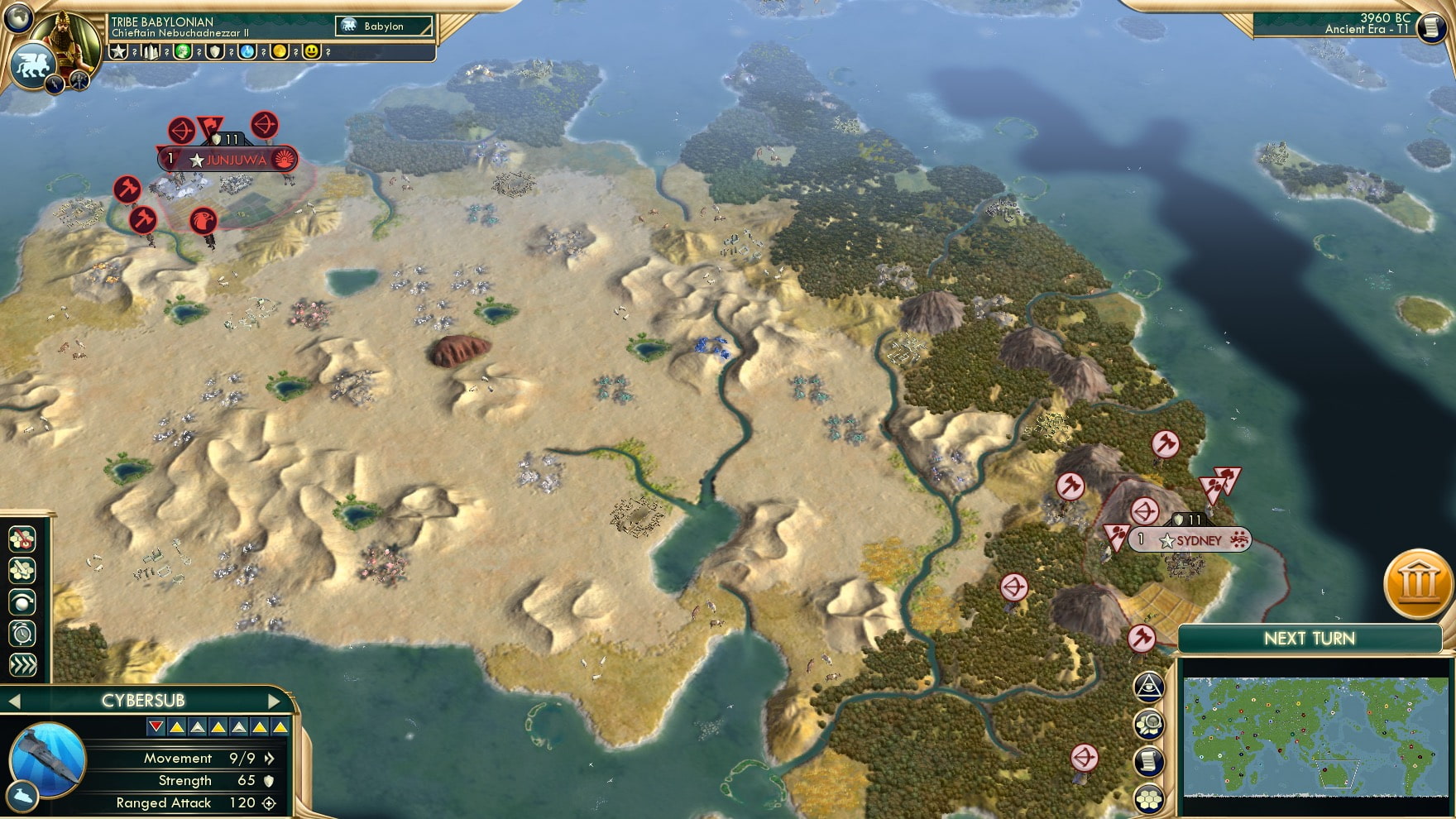This screenshot has width=1456, height=819.
Task: Cycle to the next unit with the right arrow
Action: (x=274, y=699)
